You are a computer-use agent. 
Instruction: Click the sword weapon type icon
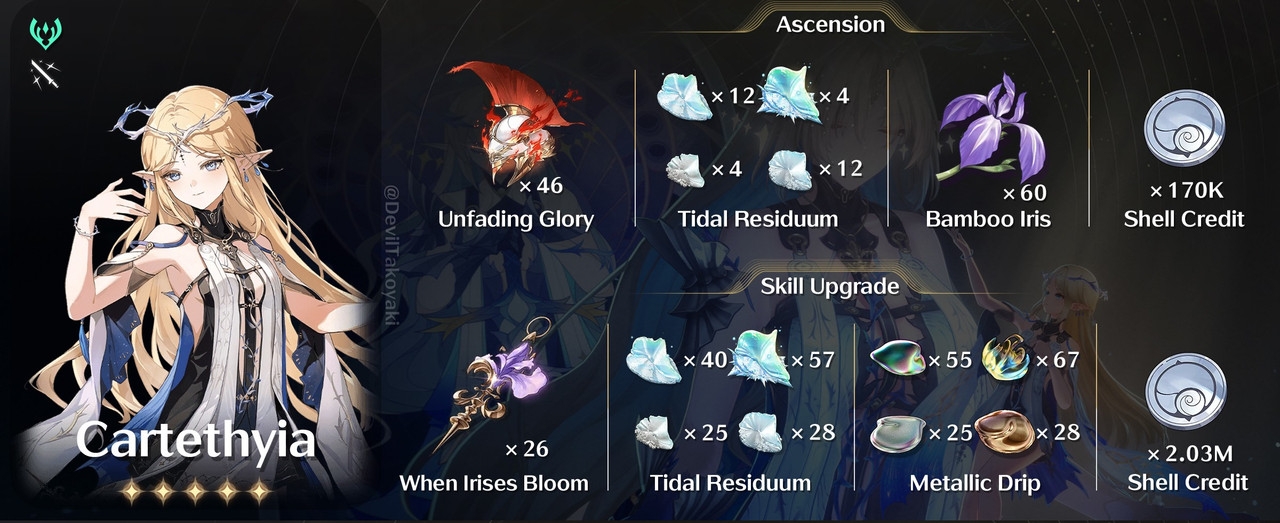(46, 73)
